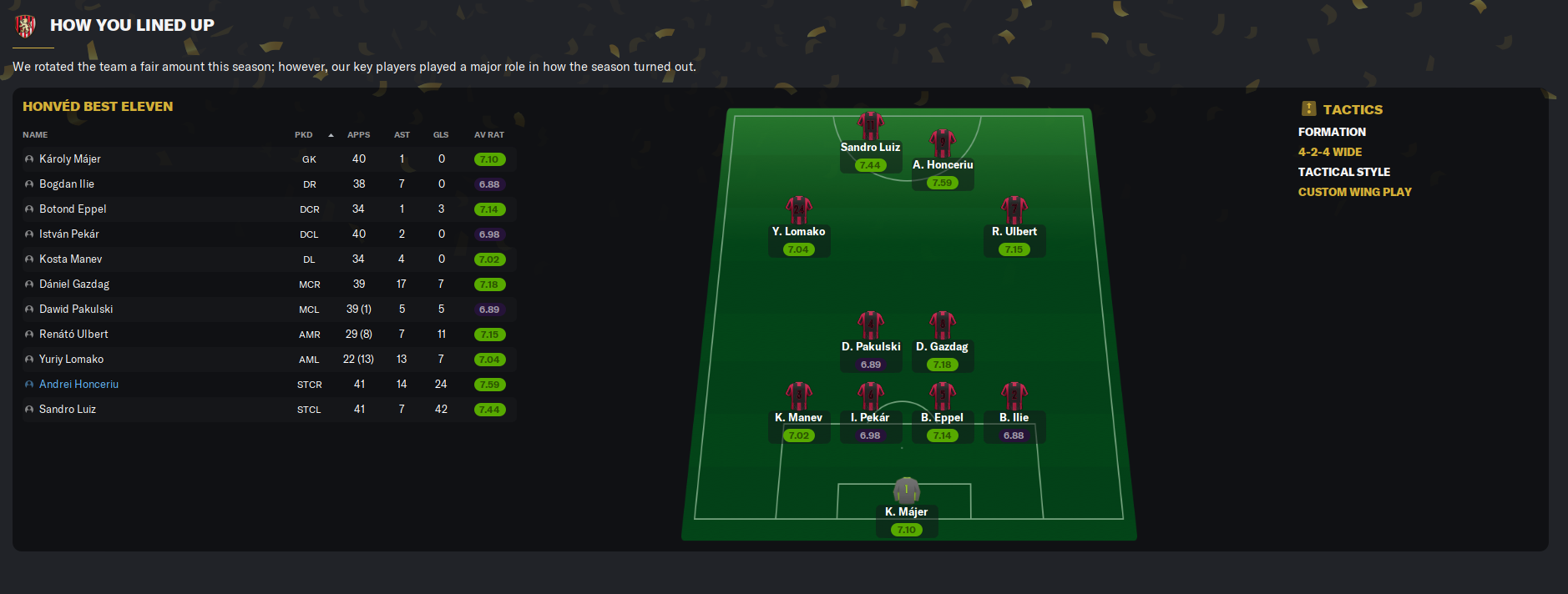Click István Pekár's name in the table
The width and height of the screenshot is (1568, 594).
(x=69, y=234)
